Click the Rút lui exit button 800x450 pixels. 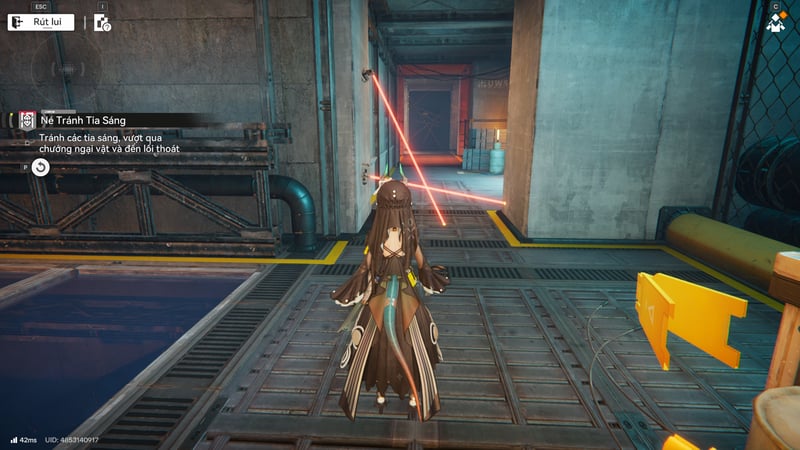click(x=41, y=22)
